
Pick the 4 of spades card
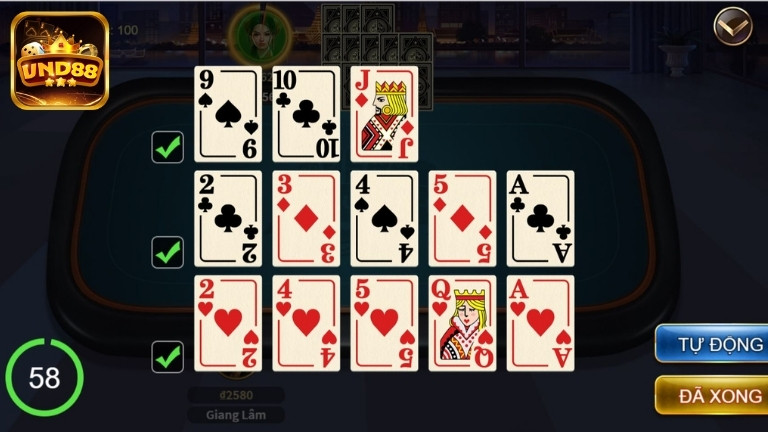point(384,218)
